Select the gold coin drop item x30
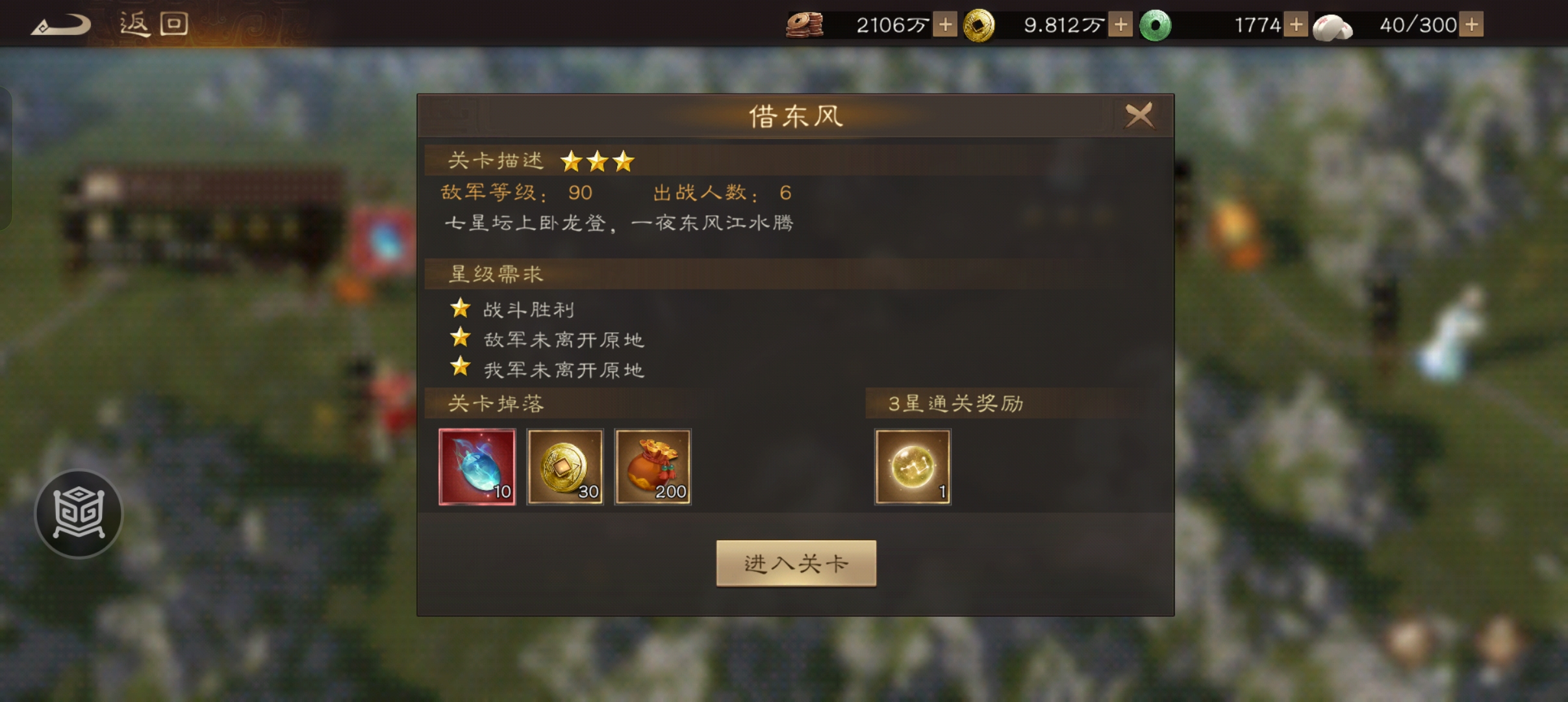 point(565,467)
